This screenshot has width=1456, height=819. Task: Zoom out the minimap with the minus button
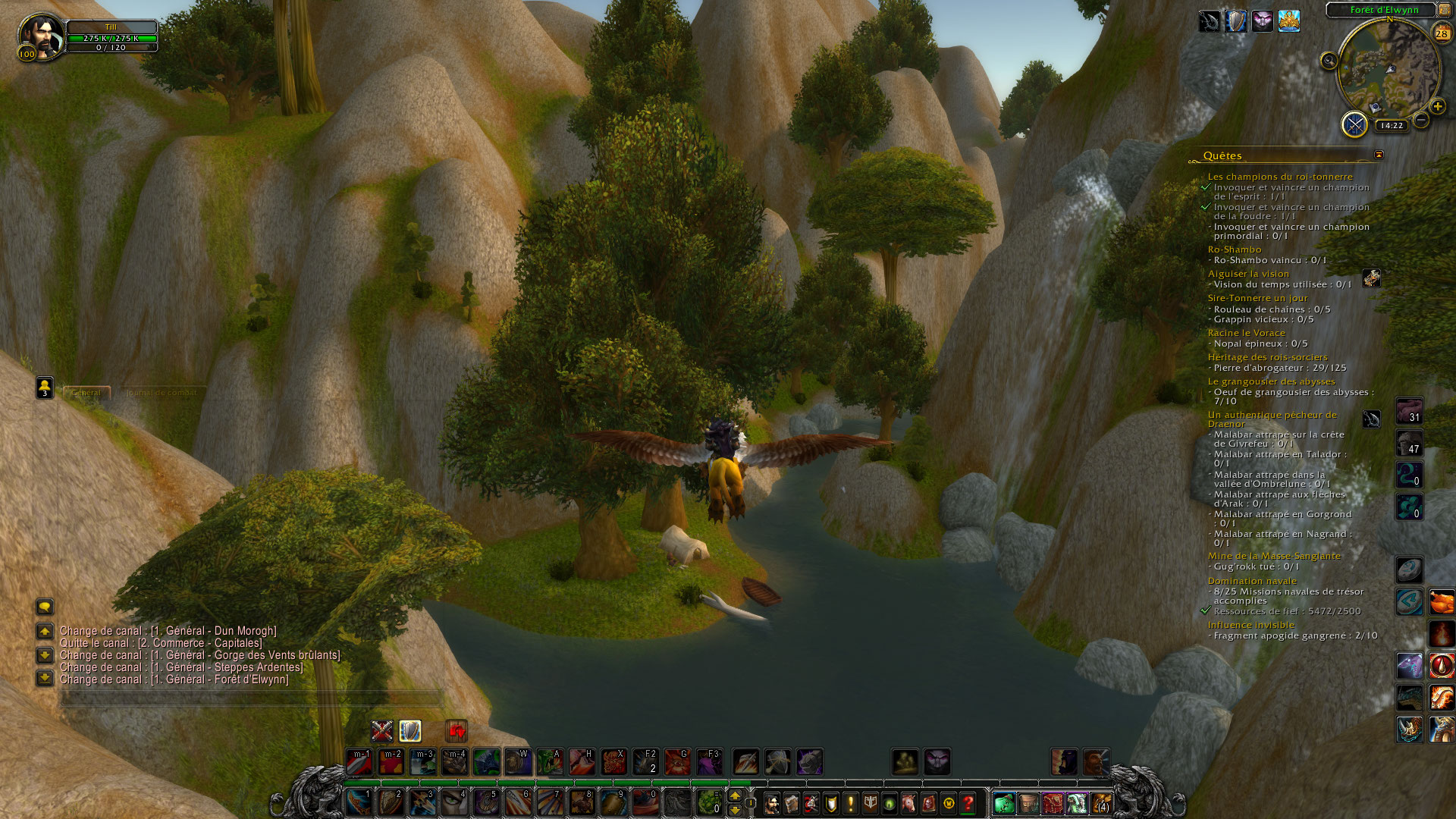[1422, 120]
